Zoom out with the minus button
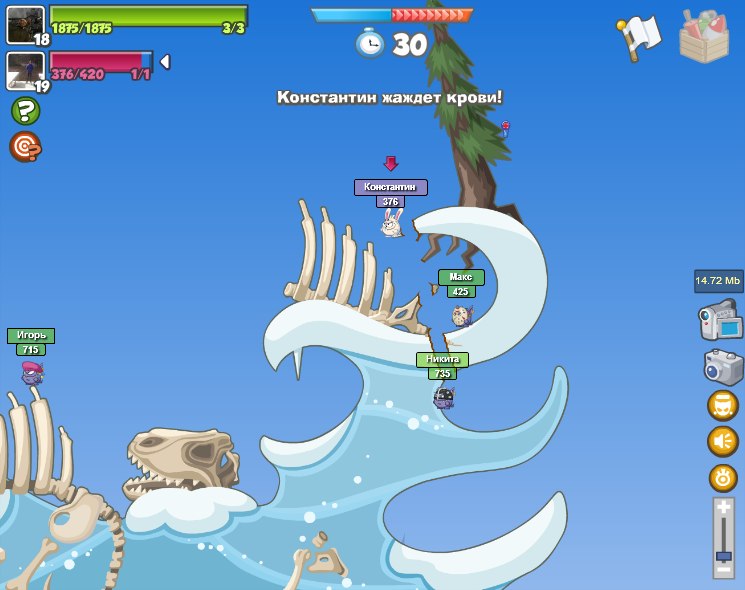Screen dimensions: 745x590 coord(723,570)
